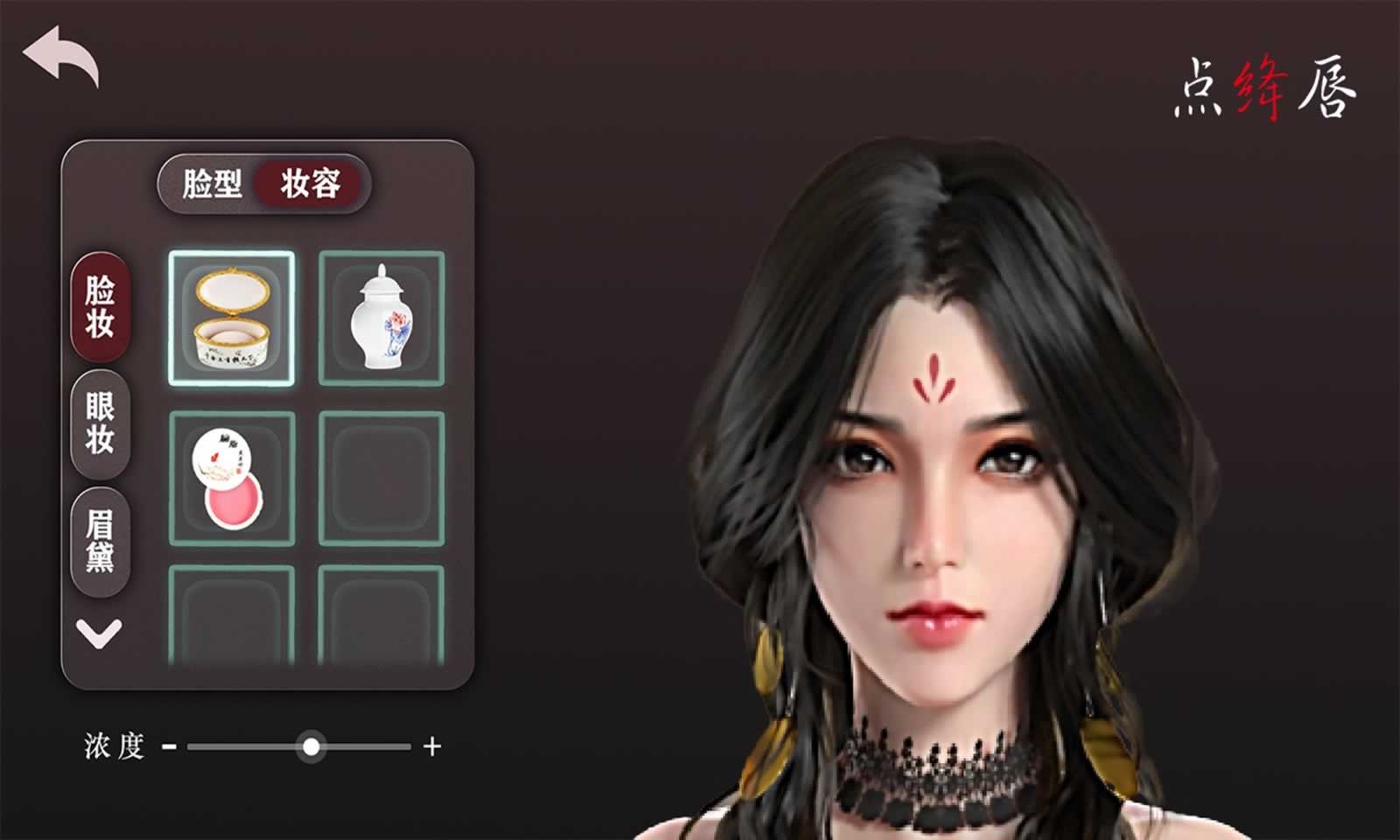This screenshot has height=840, width=1400.
Task: Toggle selection of the highlighted compact item
Action: [x=233, y=320]
